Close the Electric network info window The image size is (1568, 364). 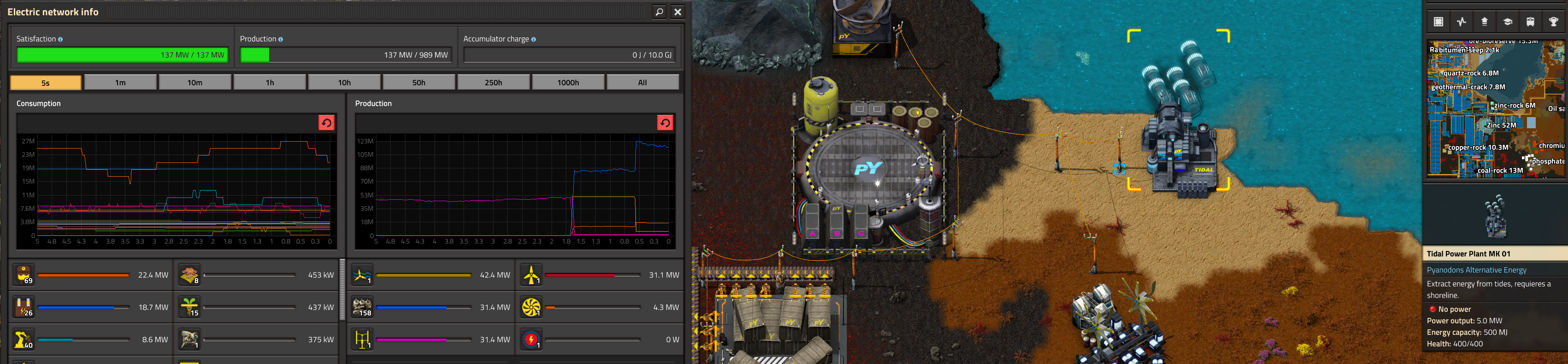point(677,12)
